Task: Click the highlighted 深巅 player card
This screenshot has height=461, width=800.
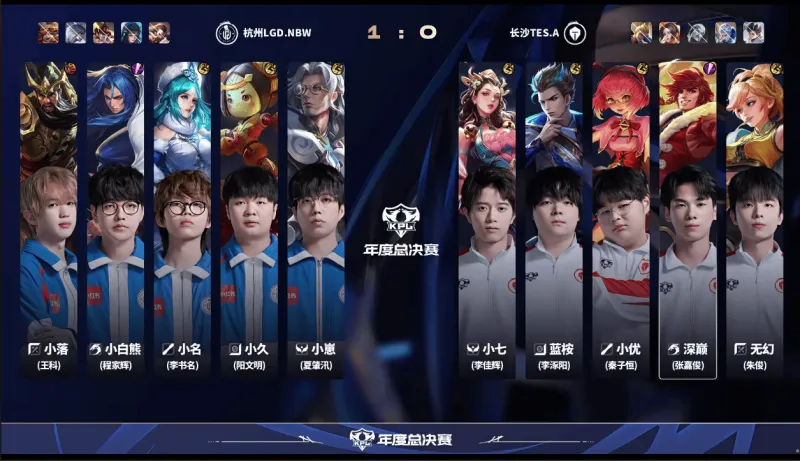Action: click(688, 220)
